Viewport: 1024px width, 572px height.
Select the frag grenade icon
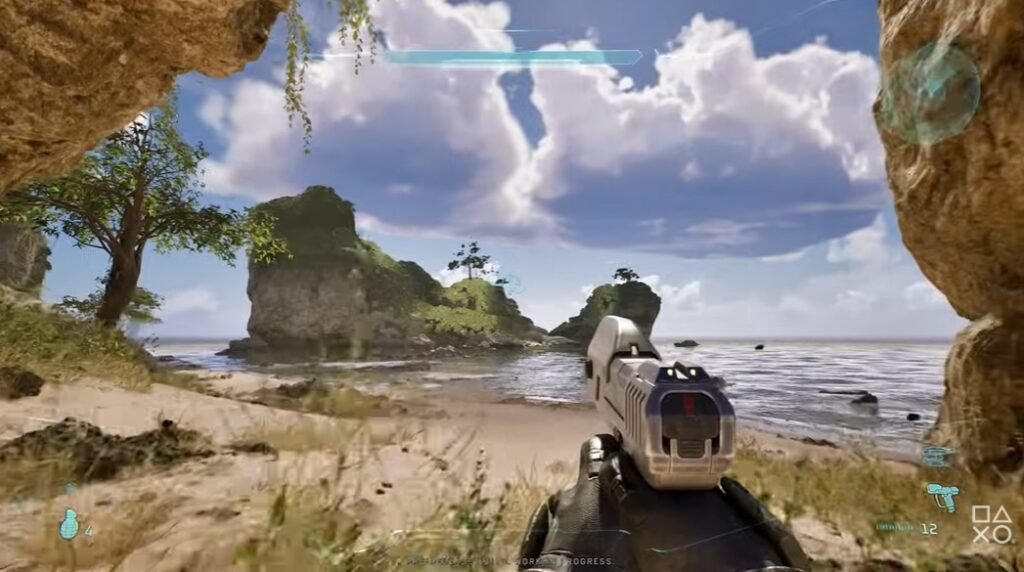click(x=69, y=524)
